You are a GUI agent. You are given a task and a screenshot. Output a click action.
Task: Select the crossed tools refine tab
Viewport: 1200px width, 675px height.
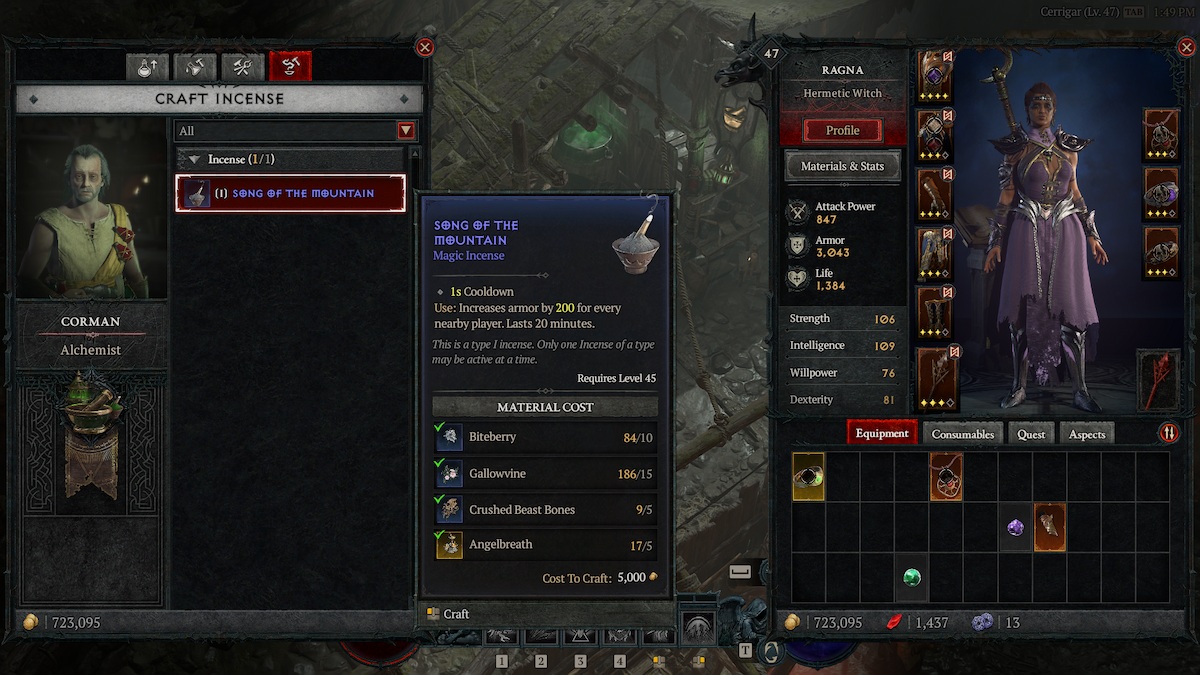(x=242, y=67)
